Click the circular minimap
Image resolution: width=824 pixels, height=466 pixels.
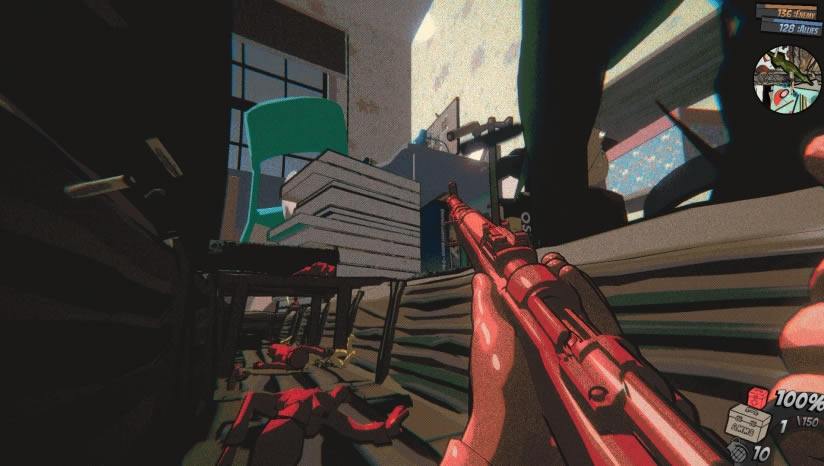point(787,77)
